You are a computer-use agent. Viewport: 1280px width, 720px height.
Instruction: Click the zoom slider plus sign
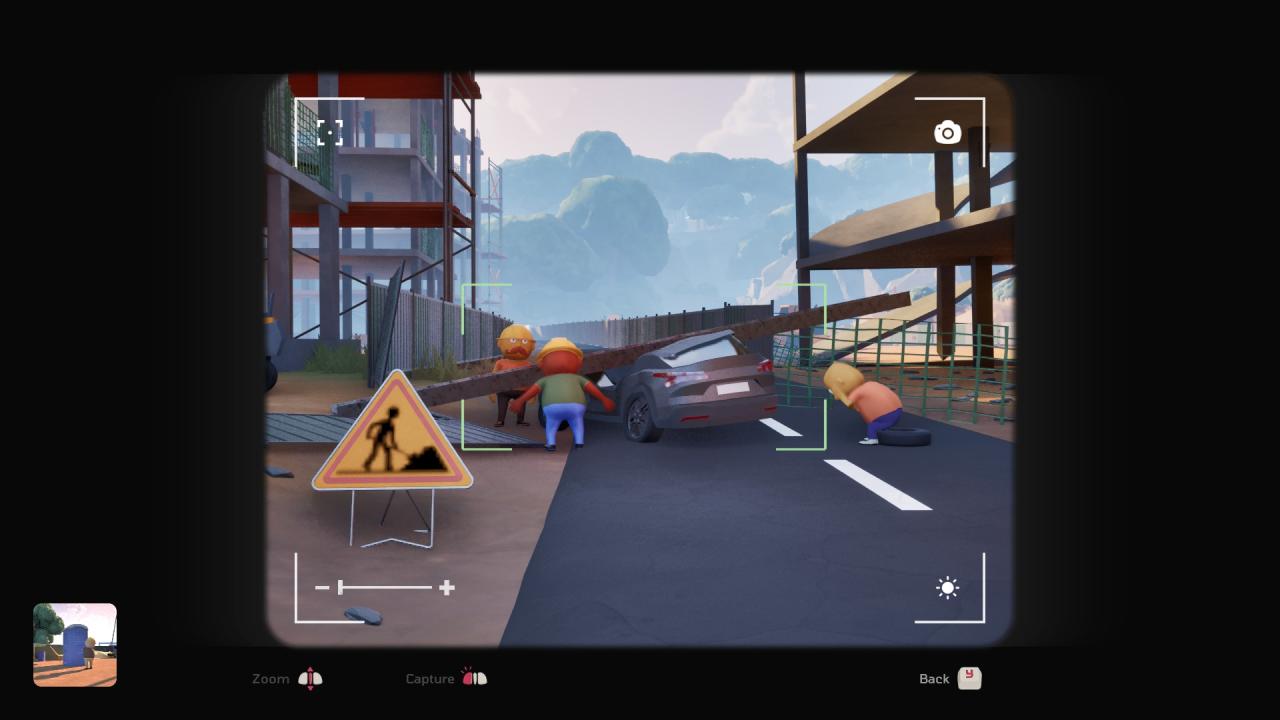(447, 588)
